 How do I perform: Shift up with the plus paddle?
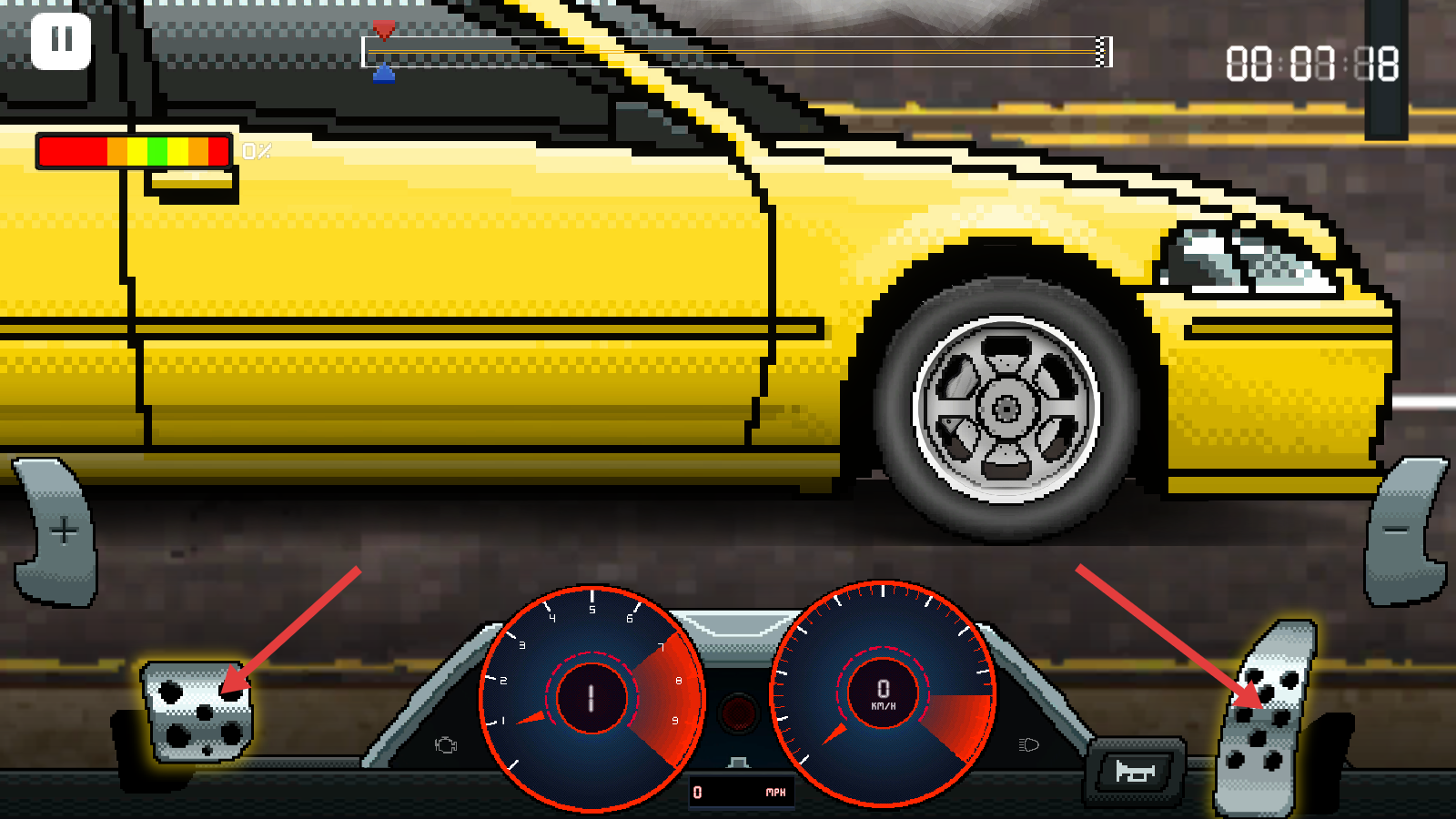(59, 532)
